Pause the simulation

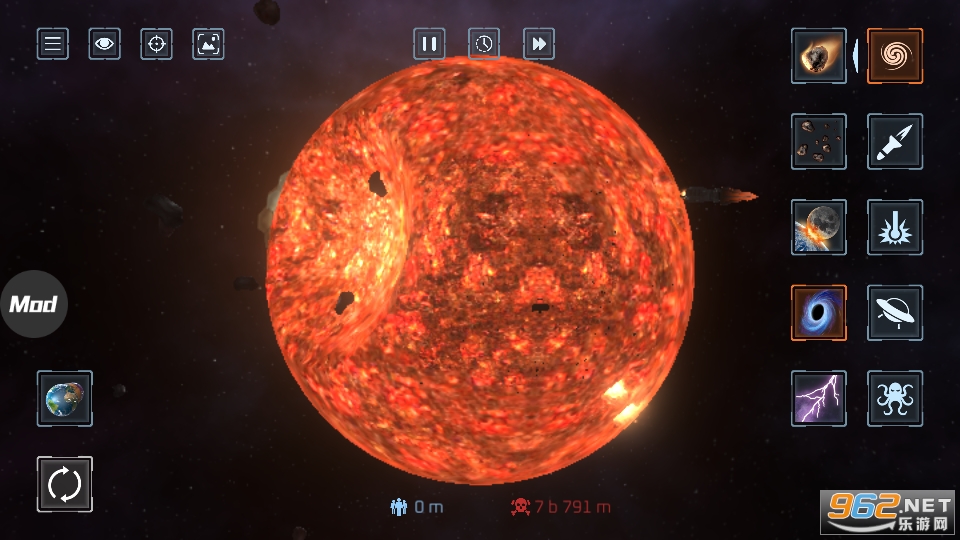tap(429, 44)
